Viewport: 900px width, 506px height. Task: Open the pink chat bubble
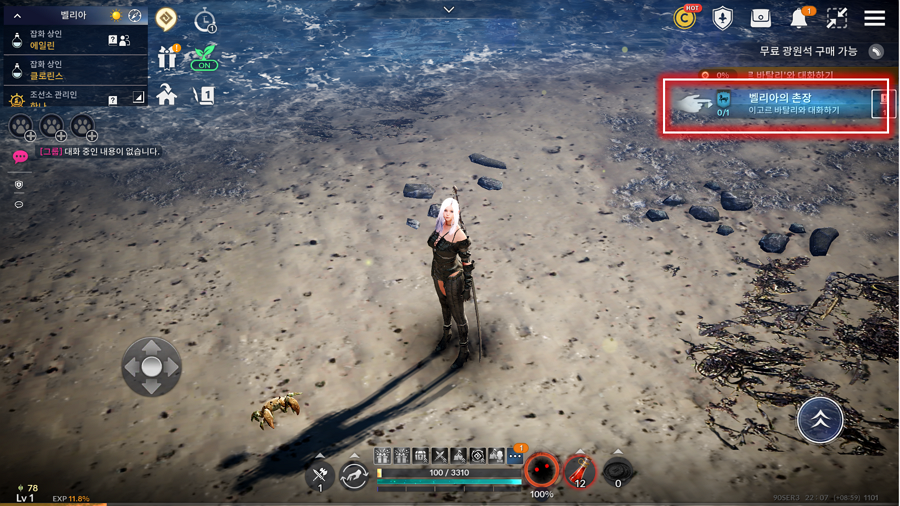pos(20,156)
